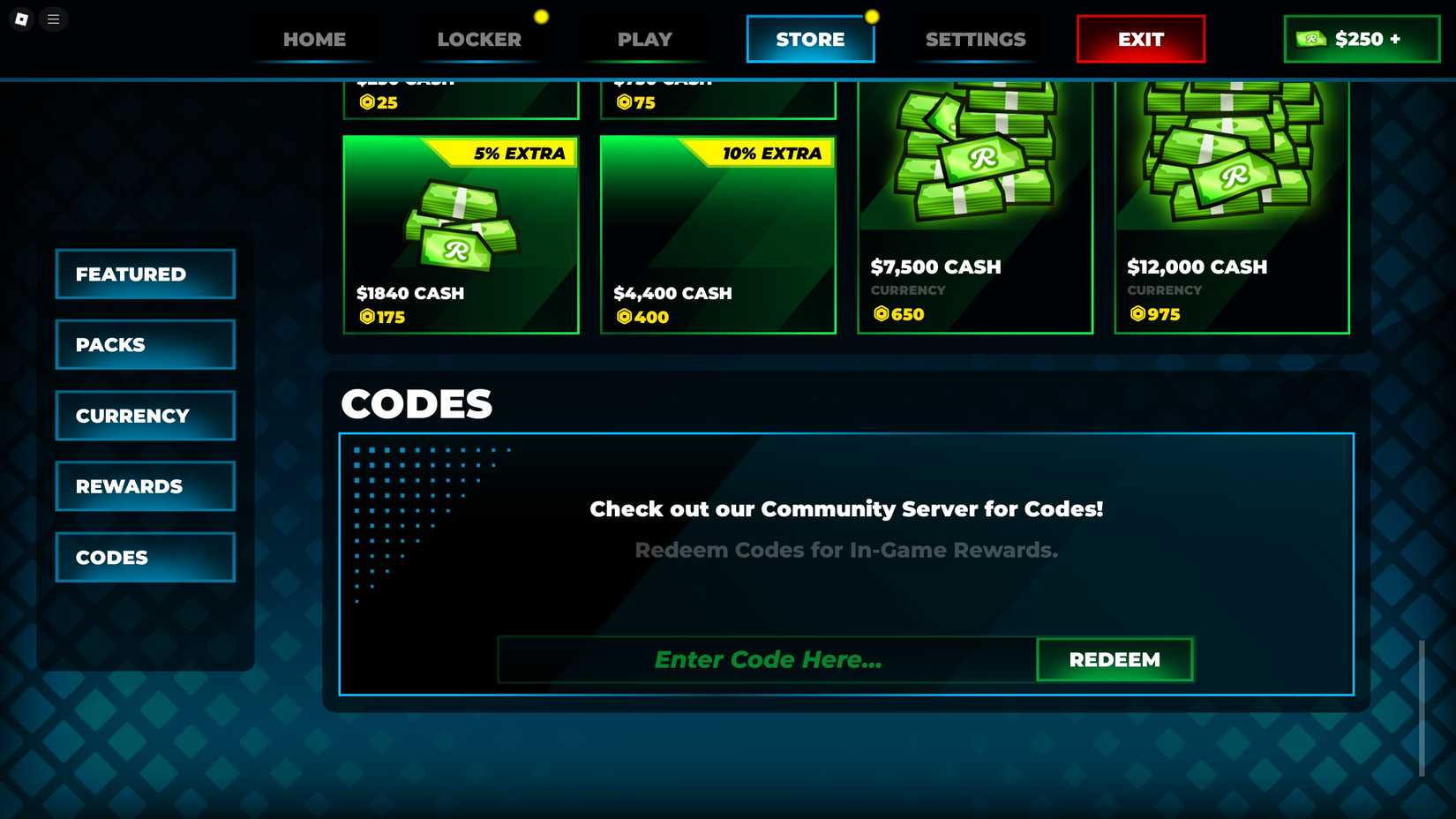Open the hamburger menu icon
This screenshot has height=819, width=1456.
tap(53, 19)
